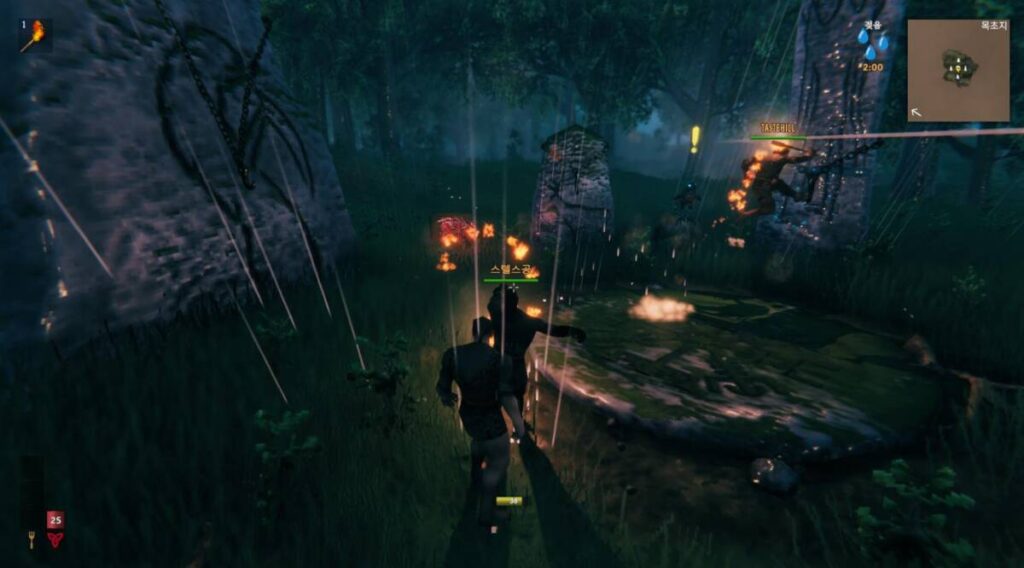
Task: Select the red raspberries food icon
Action: [x=55, y=539]
